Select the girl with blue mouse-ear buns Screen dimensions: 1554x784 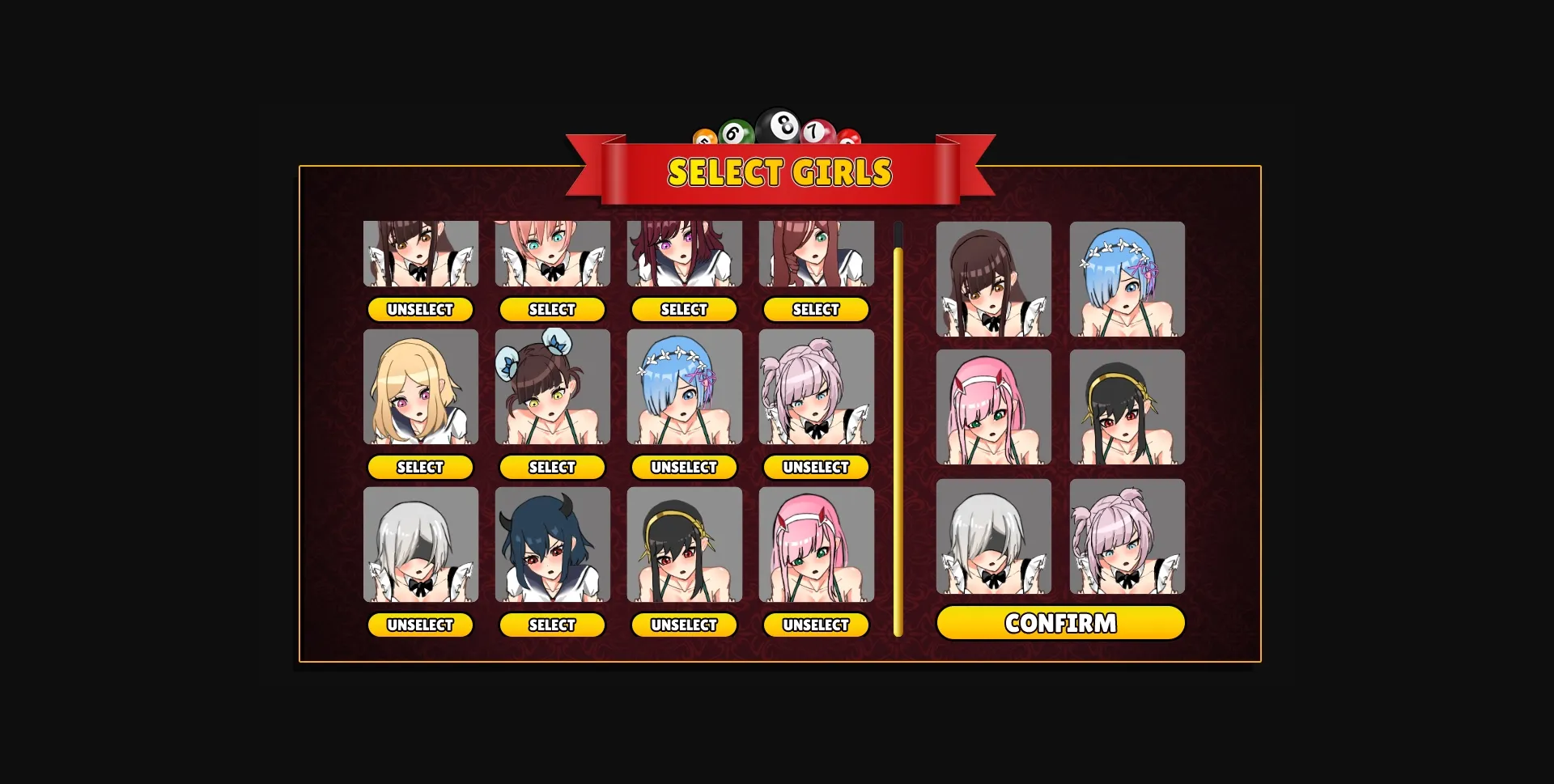tap(551, 467)
